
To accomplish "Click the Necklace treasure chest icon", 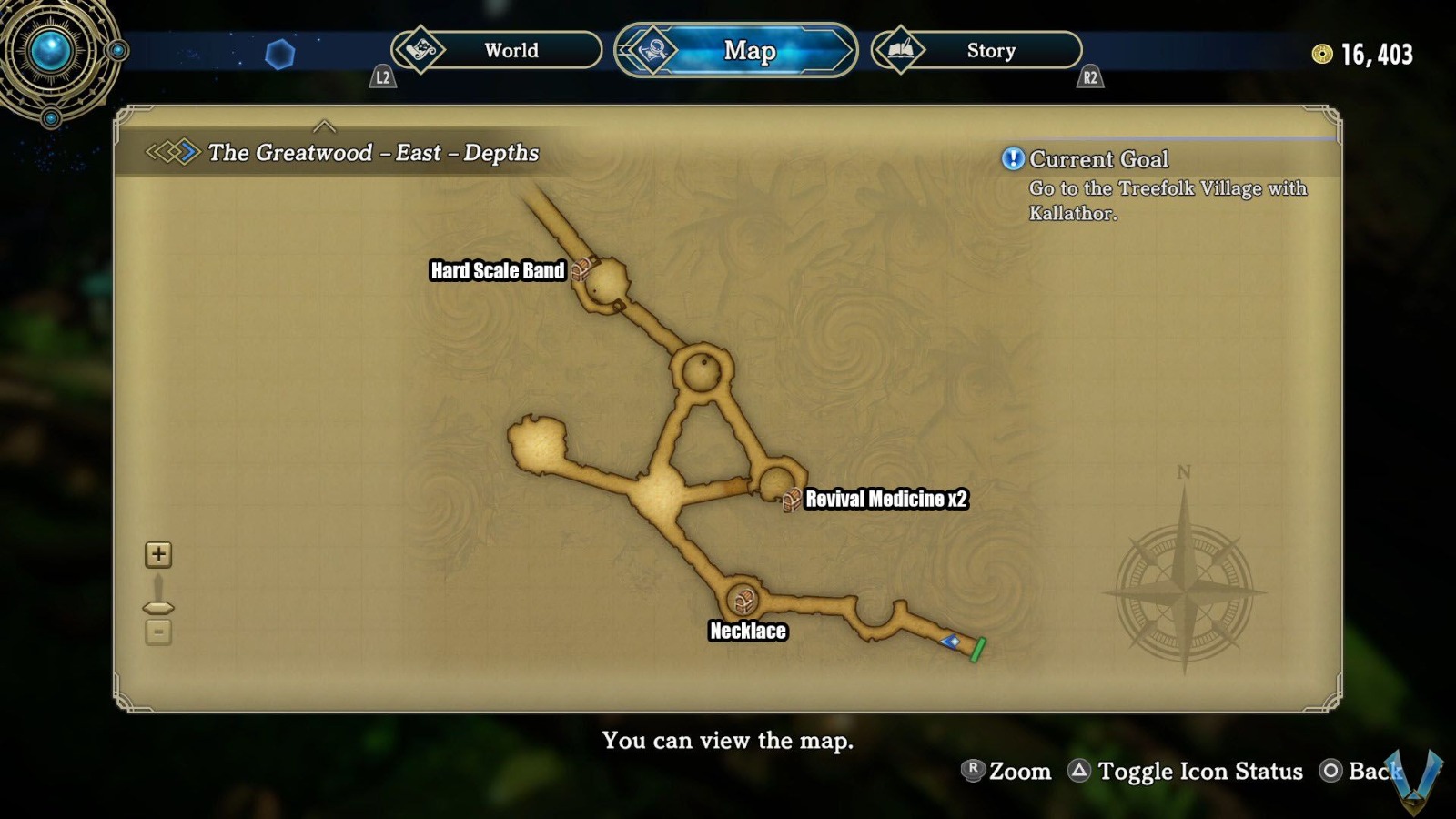I will 745,599.
